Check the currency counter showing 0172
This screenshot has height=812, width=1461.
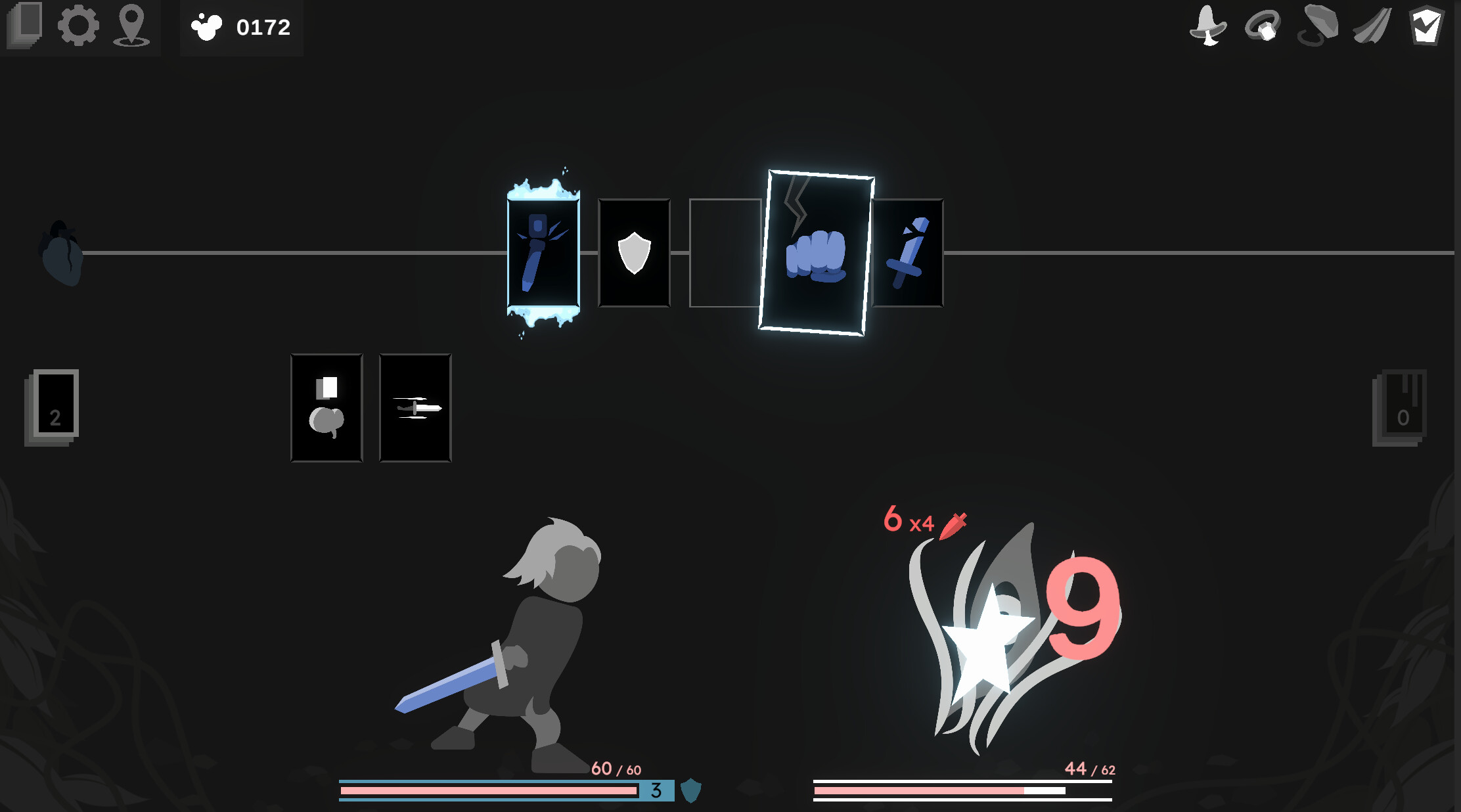click(241, 27)
